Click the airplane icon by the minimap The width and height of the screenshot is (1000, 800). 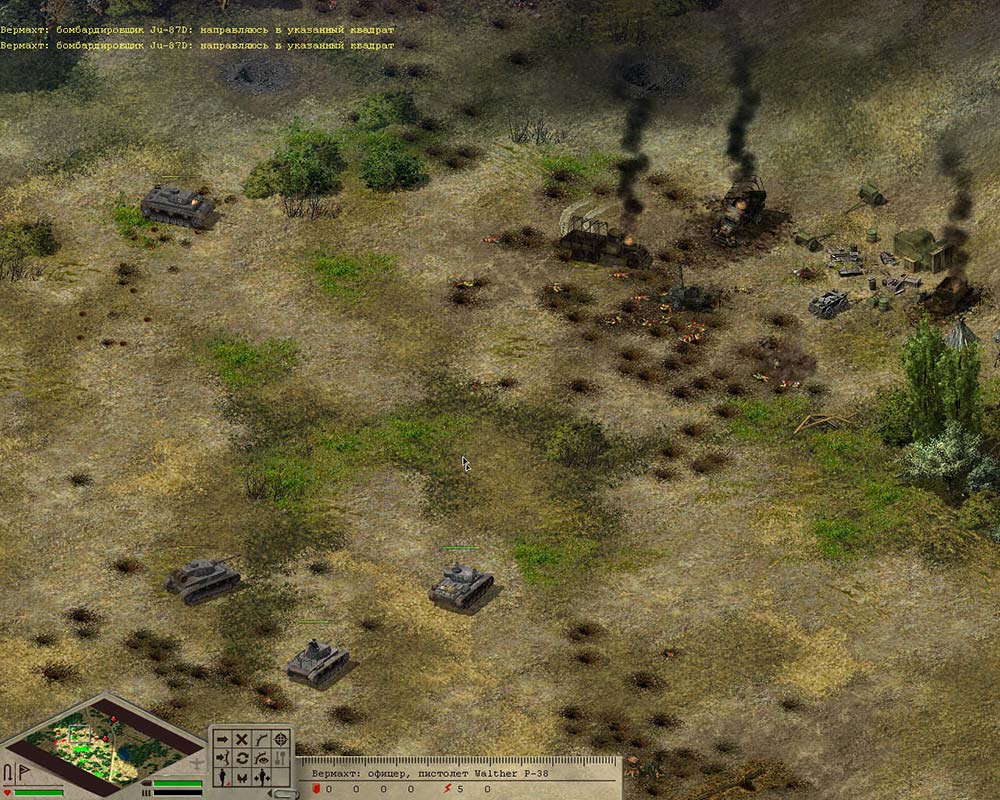(197, 764)
